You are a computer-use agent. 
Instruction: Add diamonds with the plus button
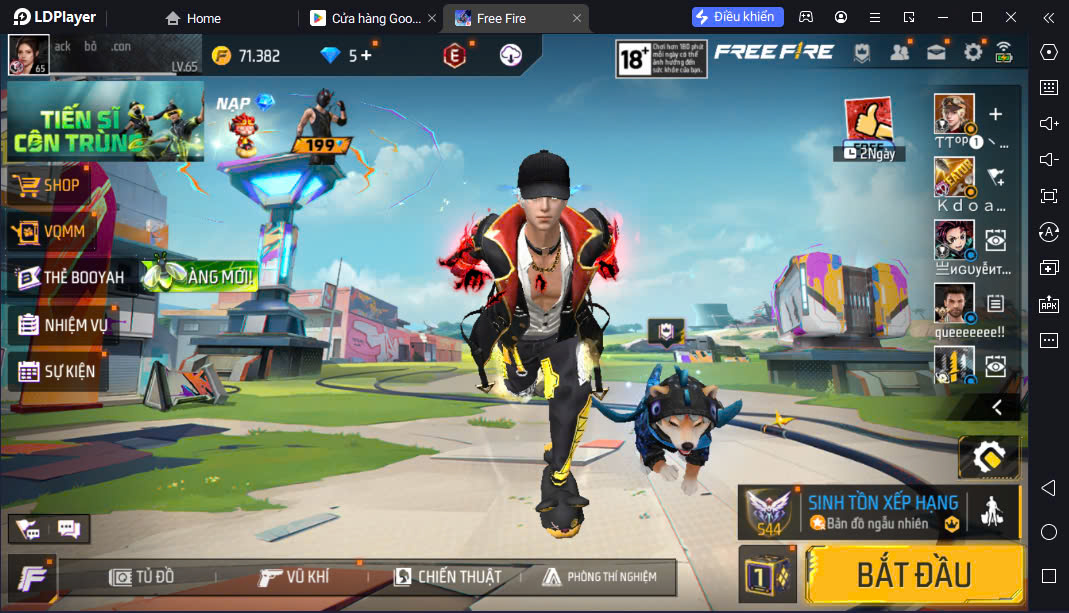[x=366, y=55]
